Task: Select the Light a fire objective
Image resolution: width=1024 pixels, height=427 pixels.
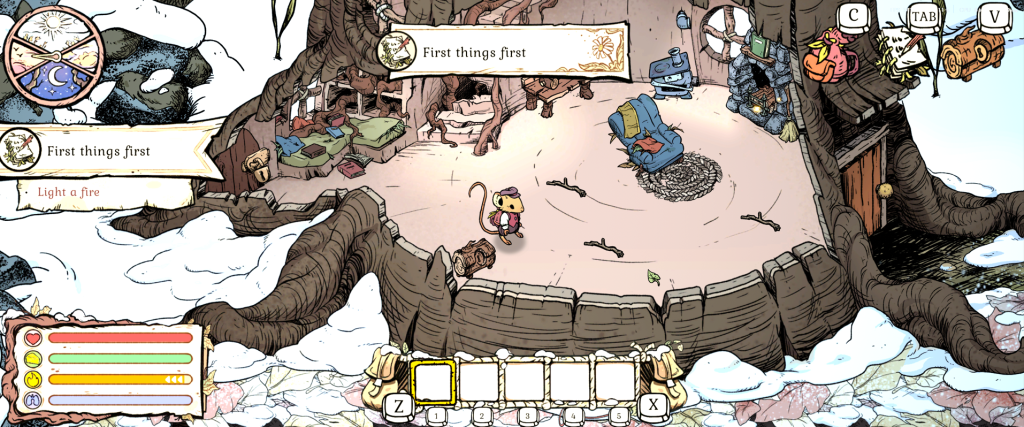Action: (x=70, y=192)
